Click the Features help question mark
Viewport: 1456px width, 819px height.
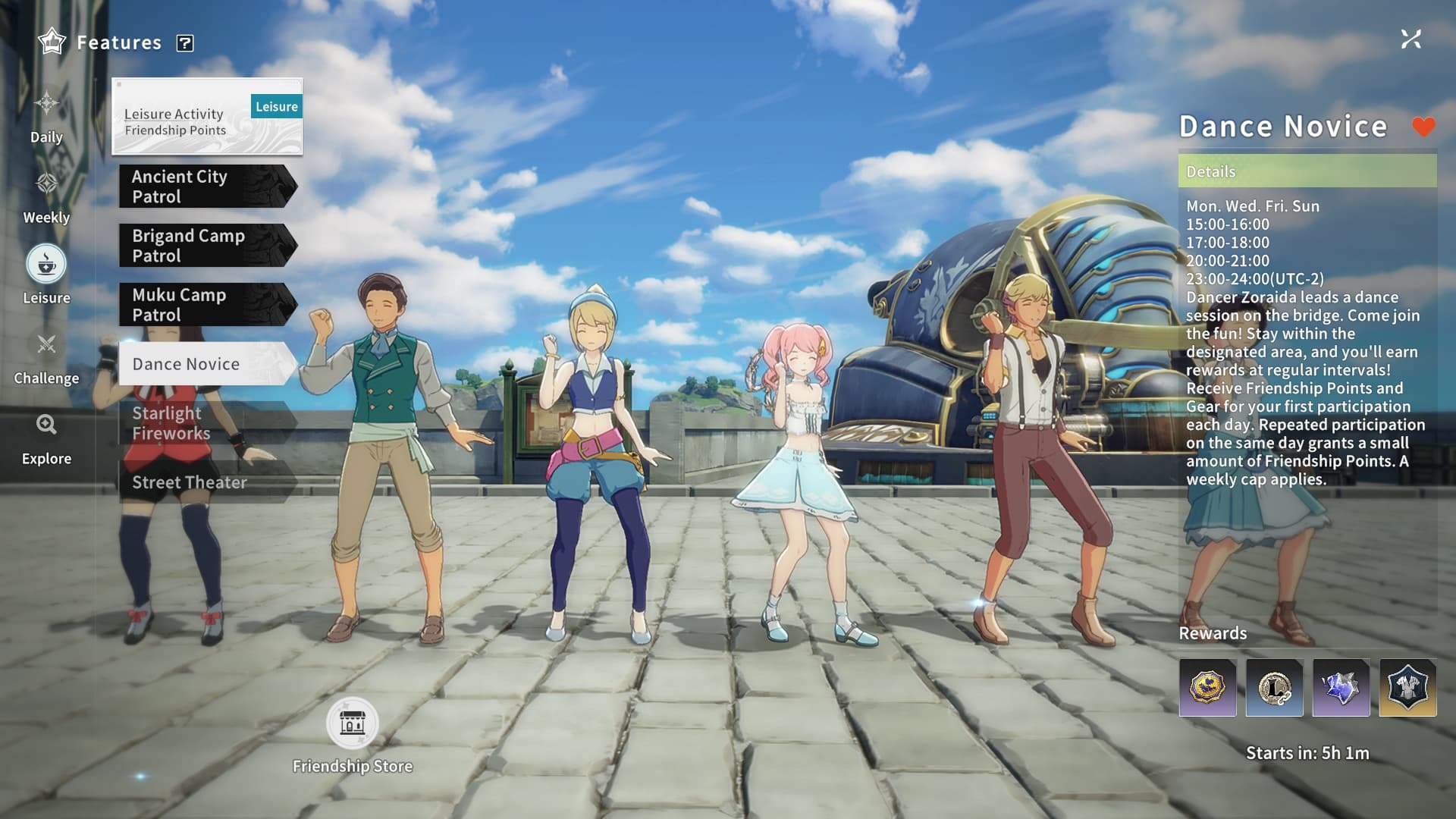[185, 43]
